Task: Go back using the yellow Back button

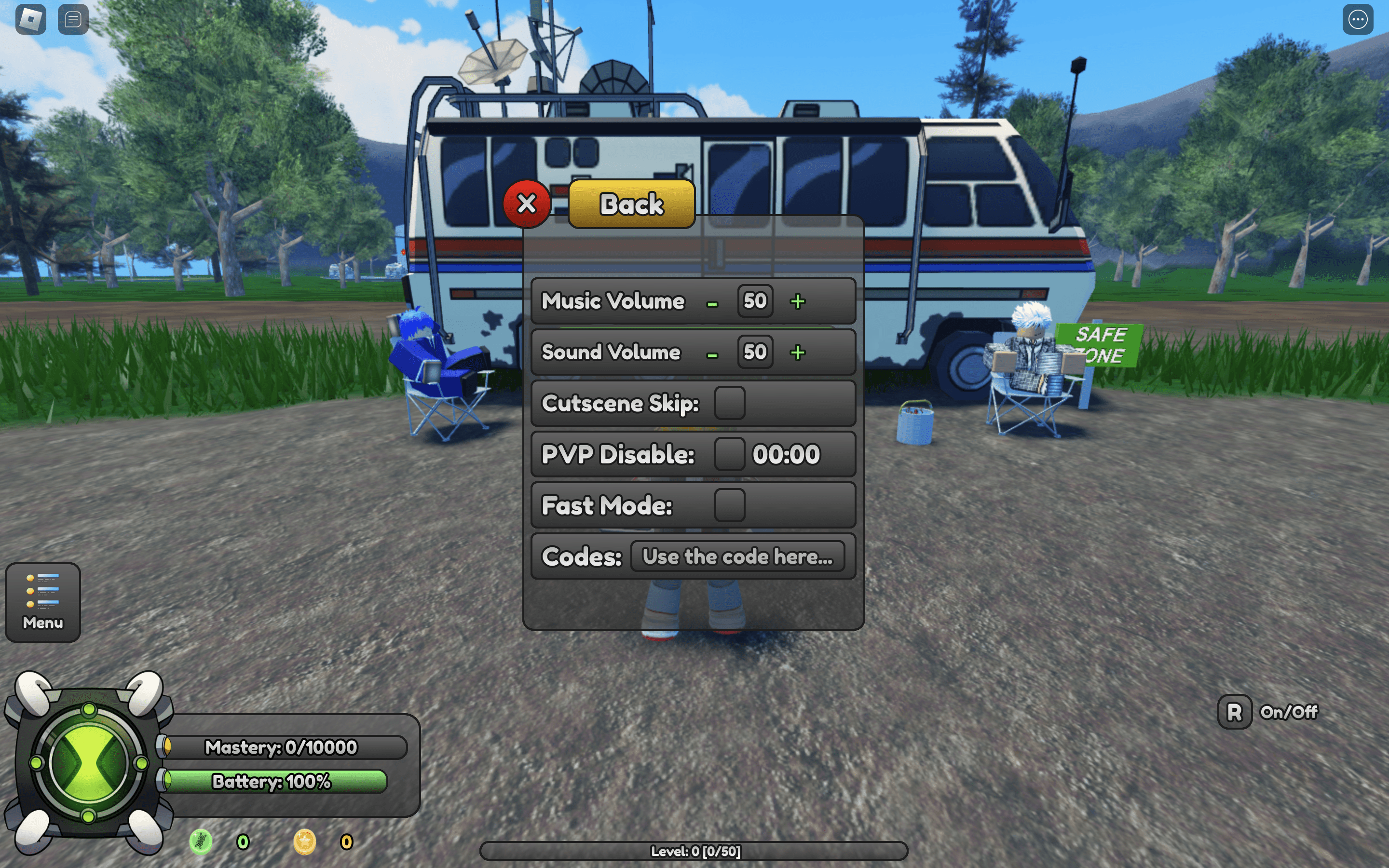Action: [x=631, y=204]
